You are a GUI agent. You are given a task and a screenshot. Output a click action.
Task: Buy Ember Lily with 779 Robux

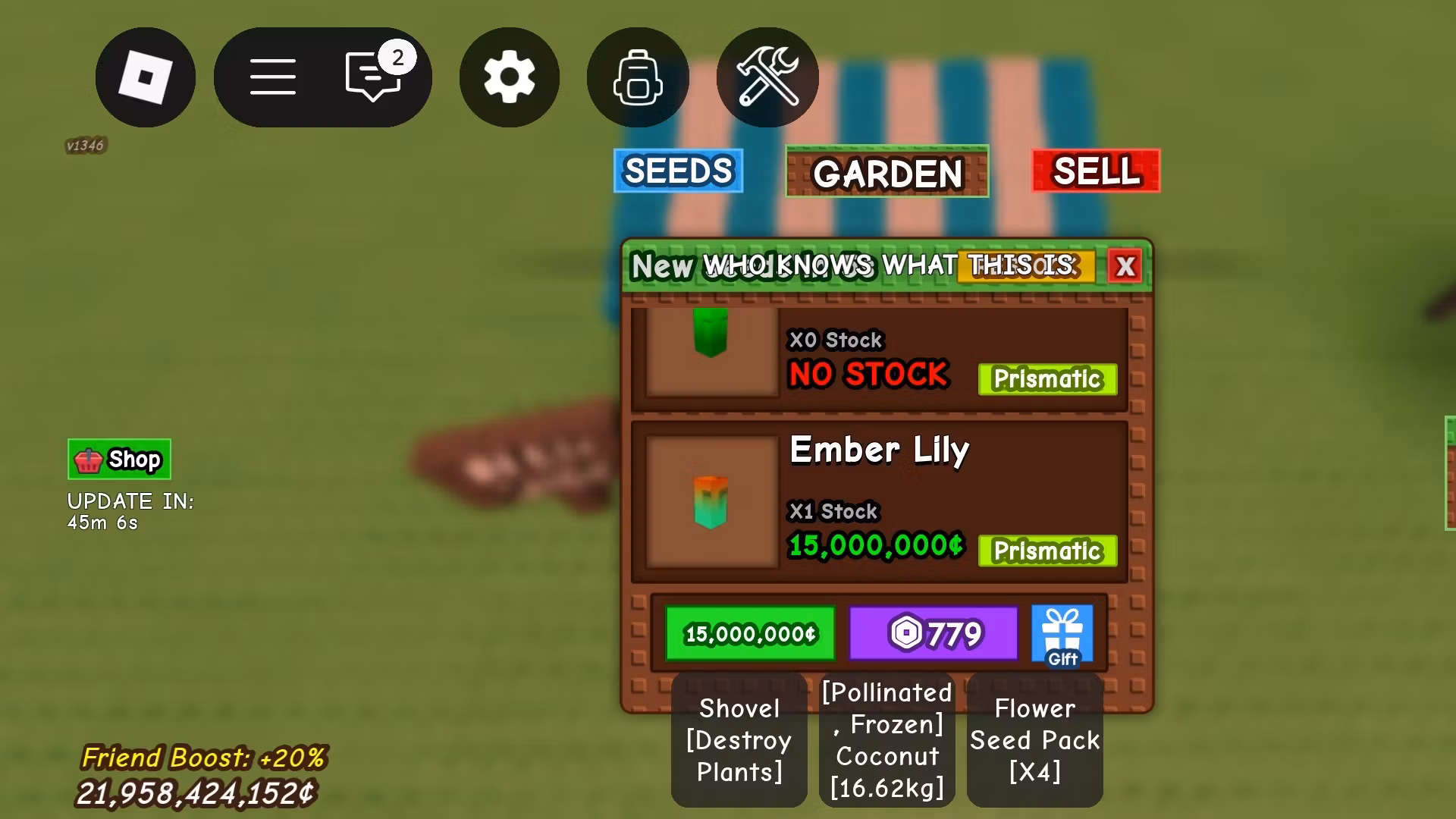pyautogui.click(x=933, y=633)
